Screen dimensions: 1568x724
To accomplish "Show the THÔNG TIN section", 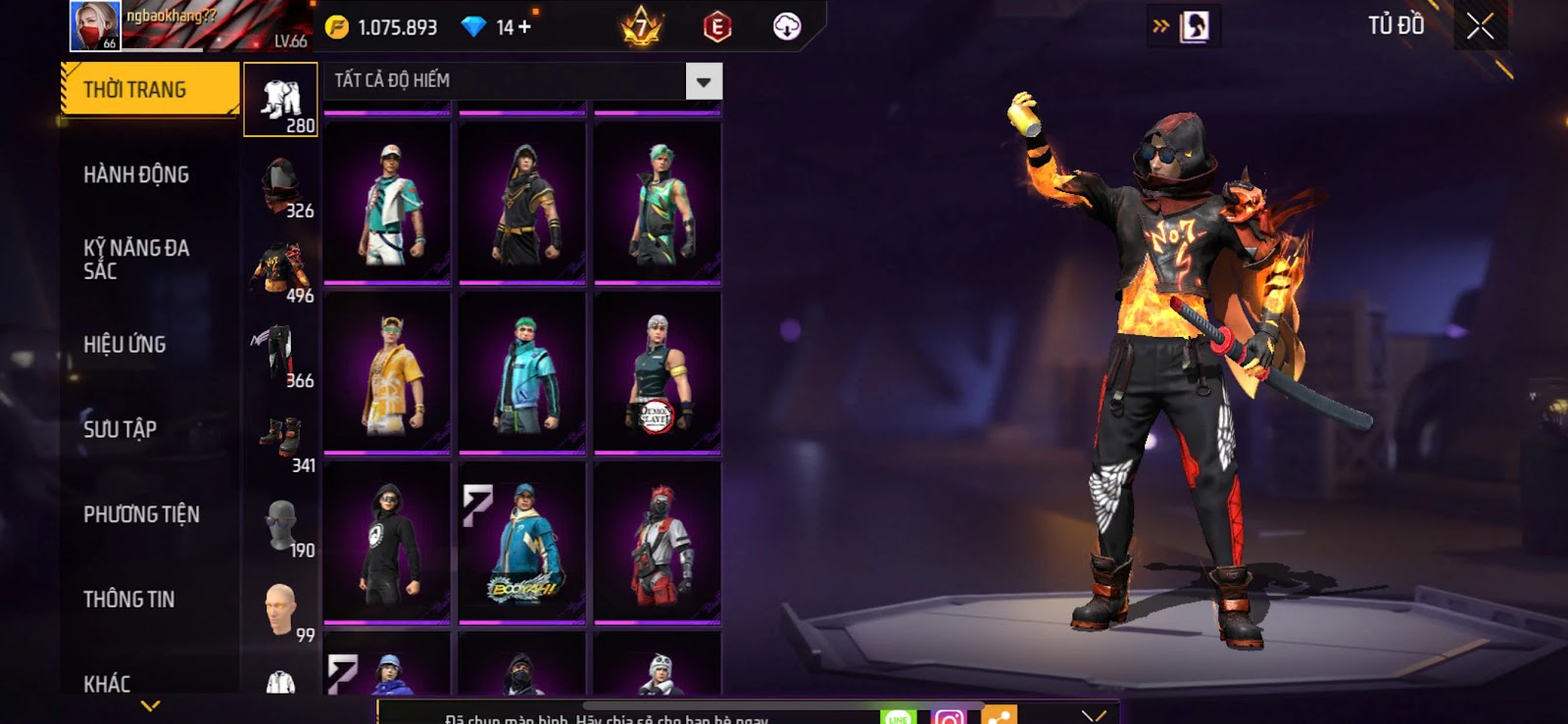I will point(128,600).
